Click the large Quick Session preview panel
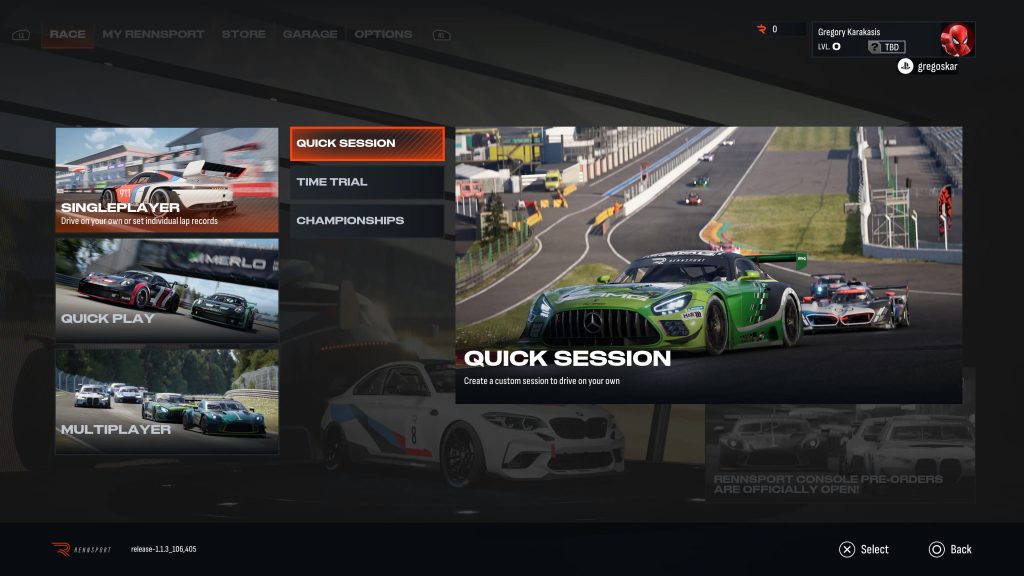Image resolution: width=1024 pixels, height=576 pixels. click(x=708, y=265)
